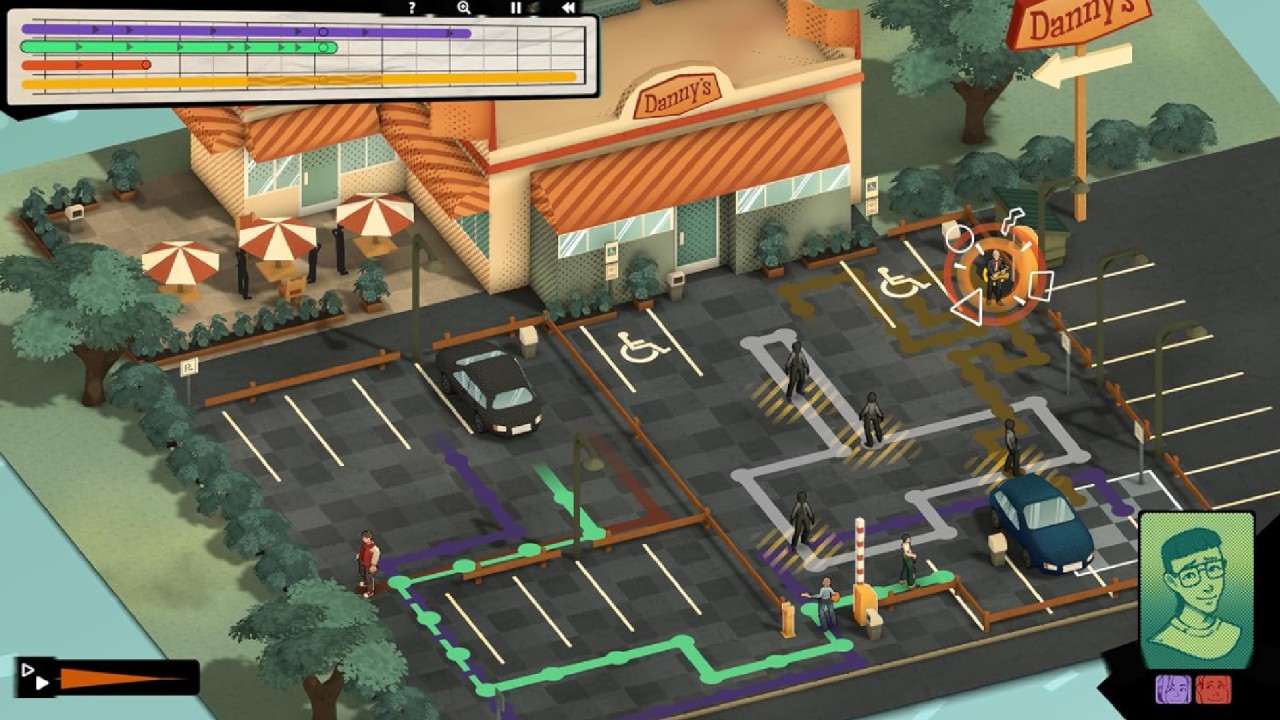Click the play arrows speed button

pos(35,677)
